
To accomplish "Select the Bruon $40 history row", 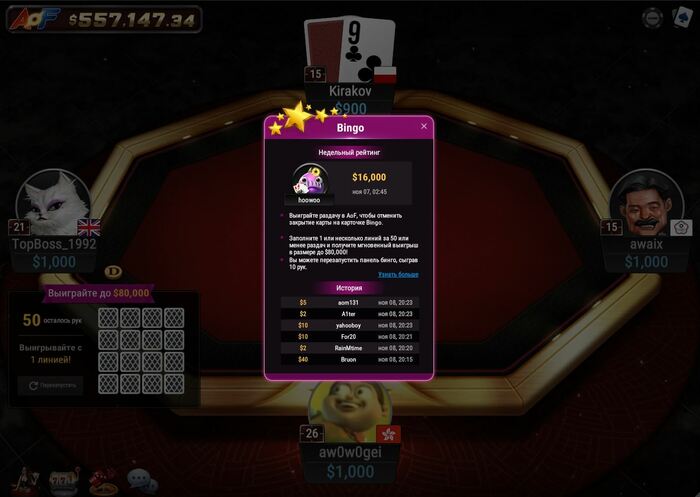I will pyautogui.click(x=349, y=359).
